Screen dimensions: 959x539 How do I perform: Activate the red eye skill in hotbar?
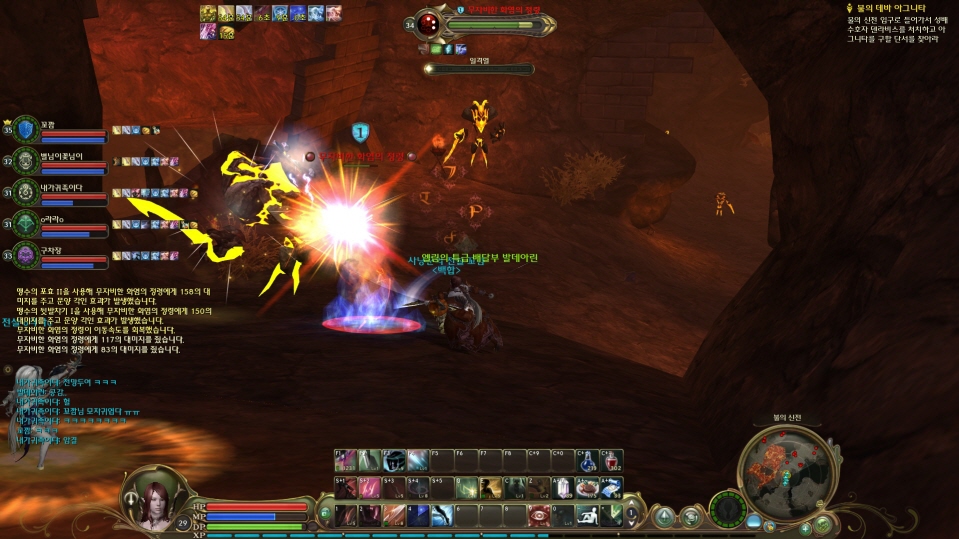539,516
